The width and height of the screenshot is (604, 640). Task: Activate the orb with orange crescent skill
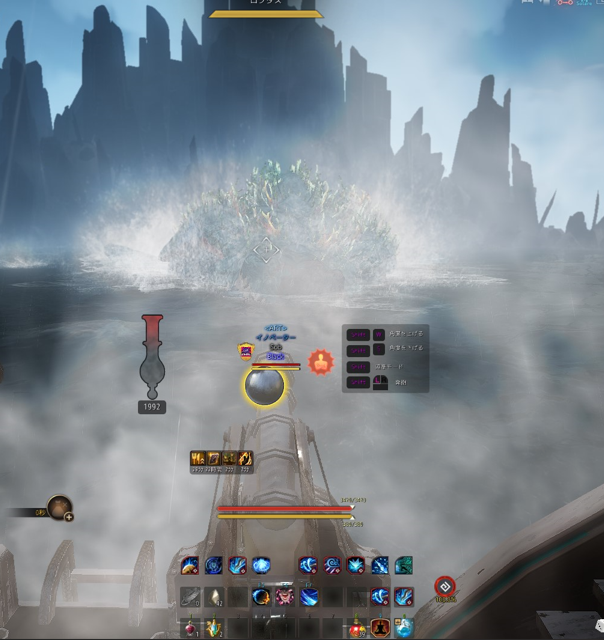pos(261,597)
